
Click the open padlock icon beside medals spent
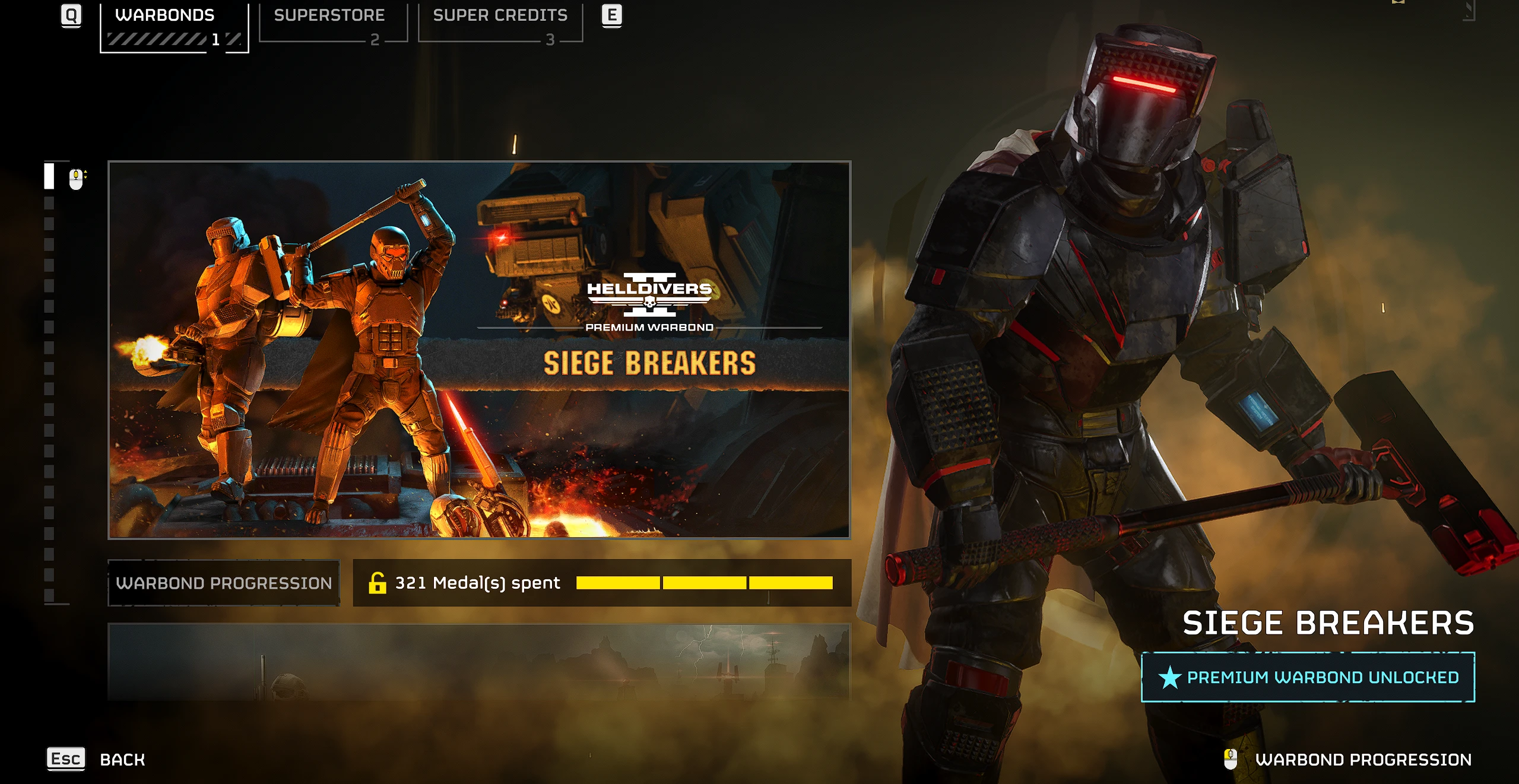(x=378, y=583)
